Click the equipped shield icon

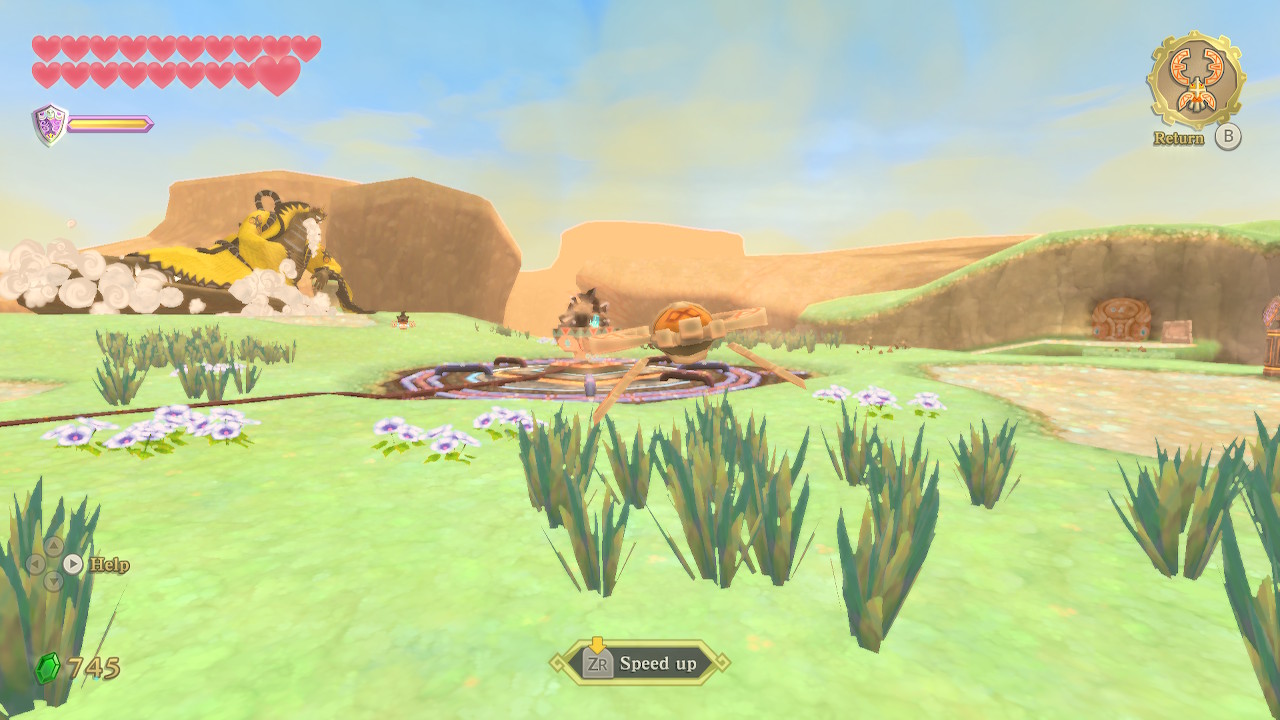point(50,124)
